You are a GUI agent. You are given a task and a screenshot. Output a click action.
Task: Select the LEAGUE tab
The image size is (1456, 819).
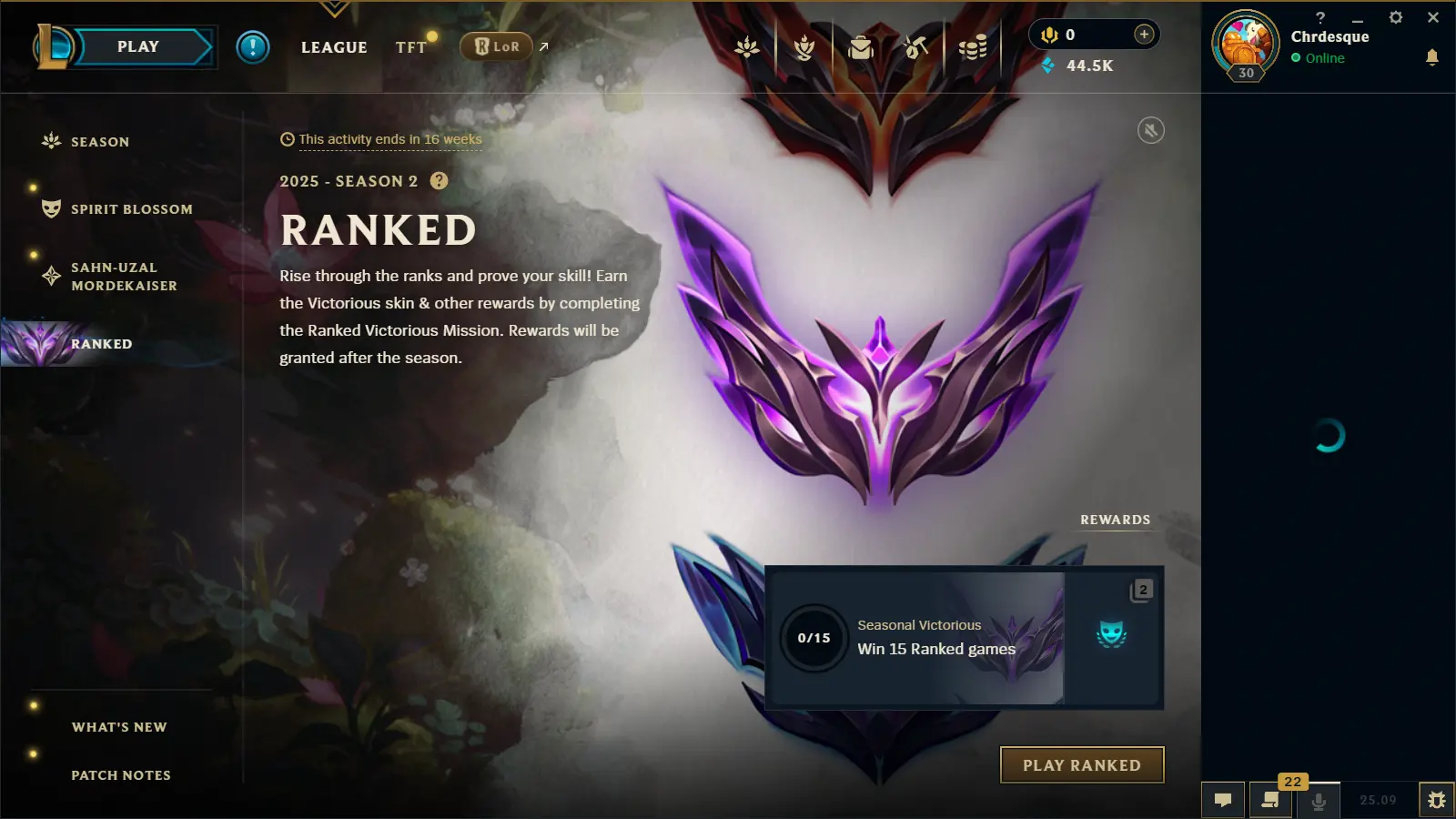(x=333, y=47)
